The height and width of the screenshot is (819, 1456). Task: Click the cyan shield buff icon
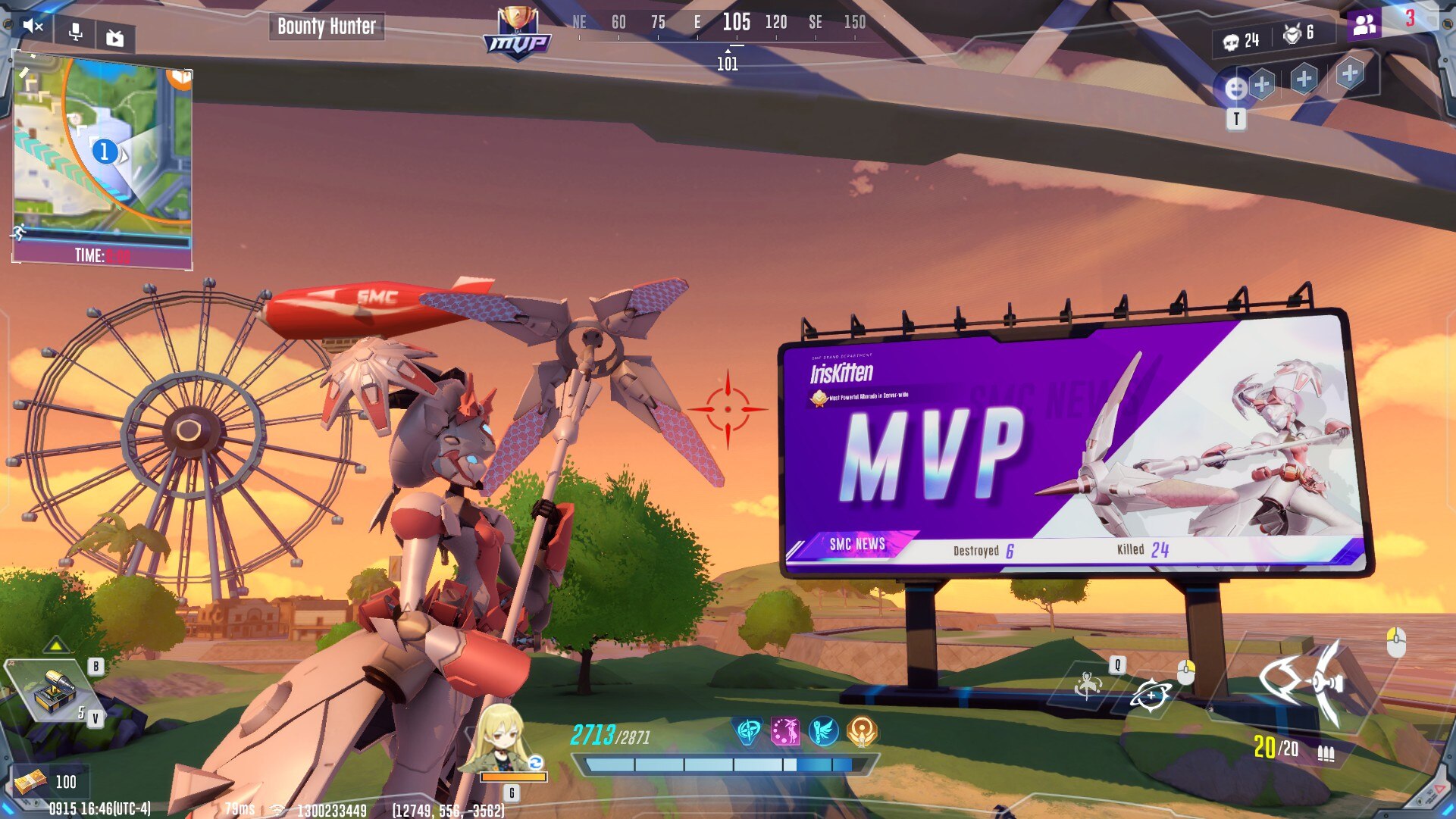point(748,731)
